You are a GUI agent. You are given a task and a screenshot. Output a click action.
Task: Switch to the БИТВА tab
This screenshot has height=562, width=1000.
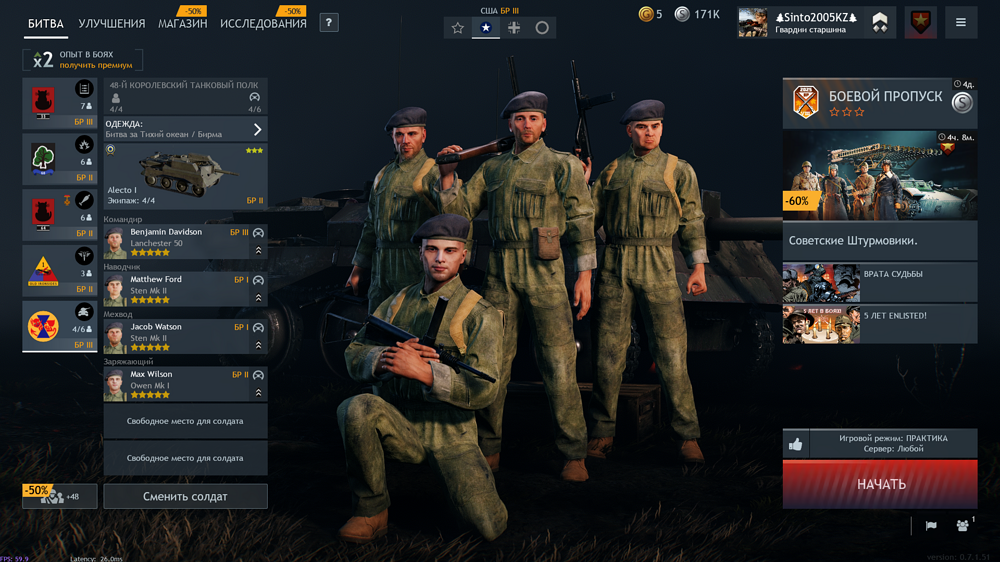[x=46, y=23]
